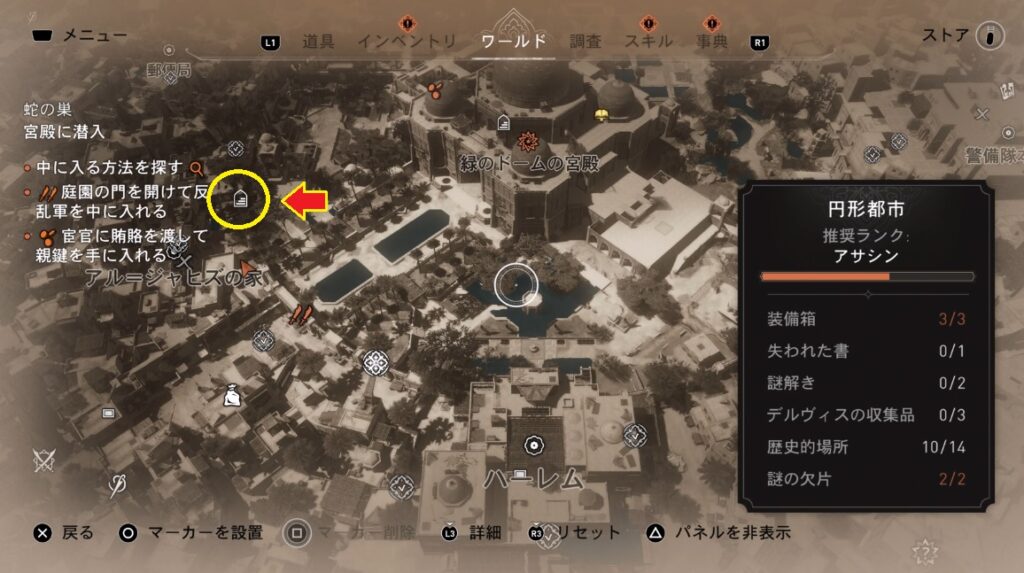Select the map marker circled in yellow
The width and height of the screenshot is (1024, 573).
(240, 198)
